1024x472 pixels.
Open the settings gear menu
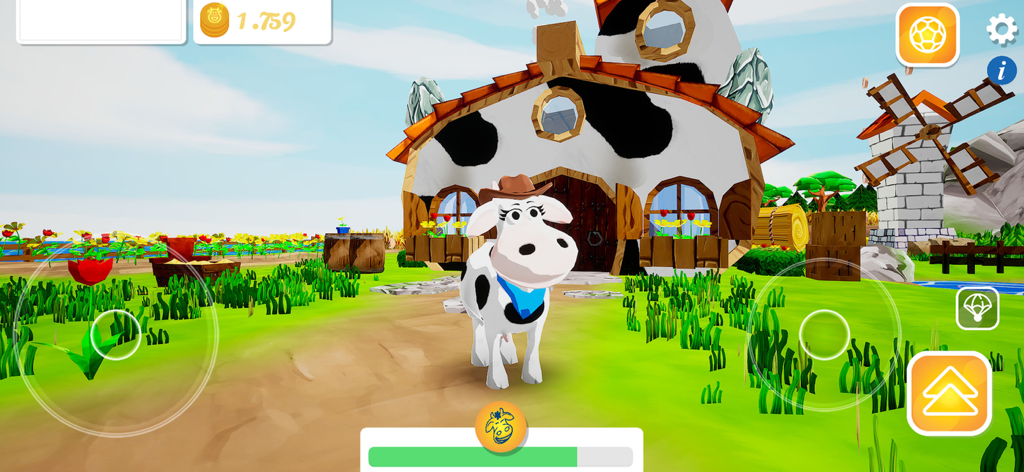[x=1001, y=29]
